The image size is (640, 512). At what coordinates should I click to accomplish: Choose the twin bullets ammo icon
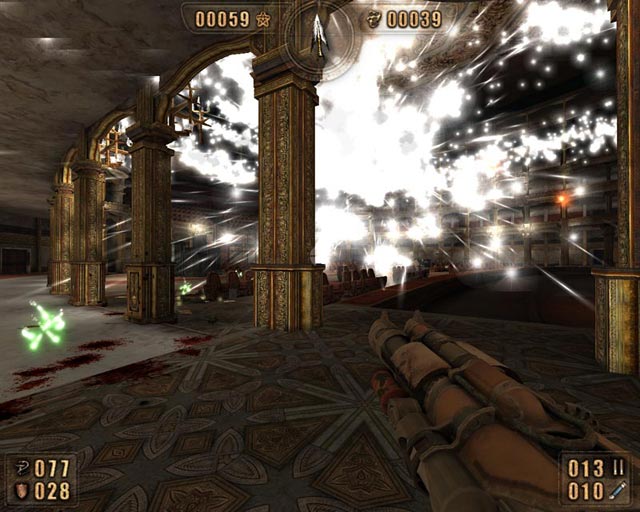pyautogui.click(x=618, y=468)
